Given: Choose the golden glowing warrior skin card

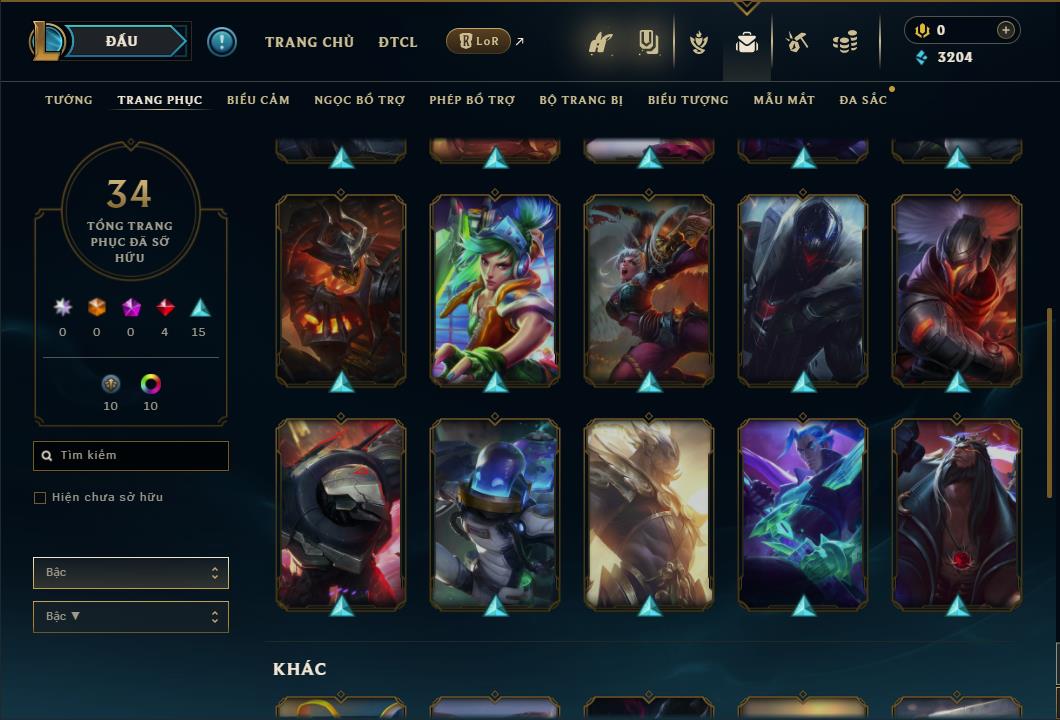Looking at the screenshot, I should [649, 514].
